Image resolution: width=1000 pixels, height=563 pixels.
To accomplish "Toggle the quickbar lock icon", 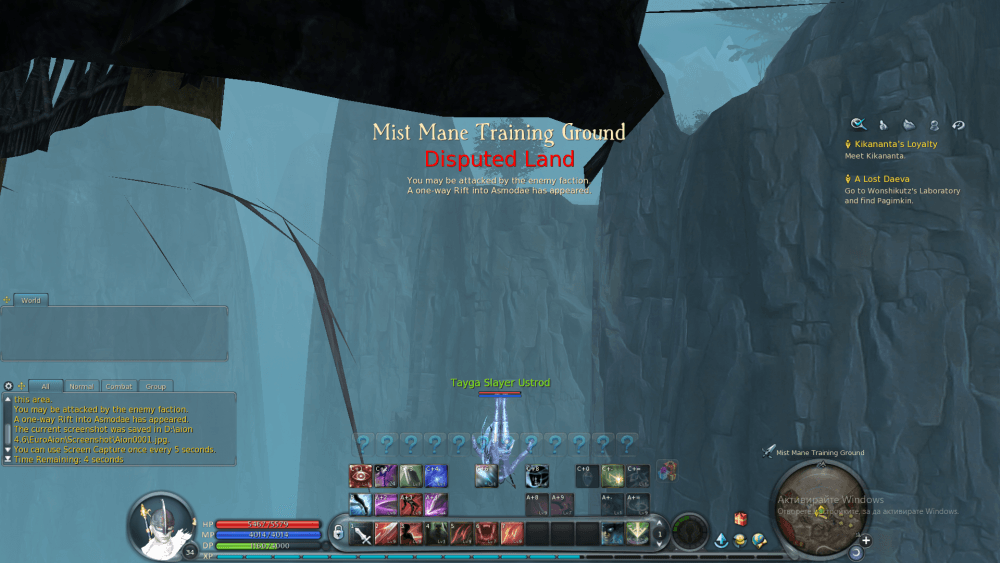I will pyautogui.click(x=338, y=531).
